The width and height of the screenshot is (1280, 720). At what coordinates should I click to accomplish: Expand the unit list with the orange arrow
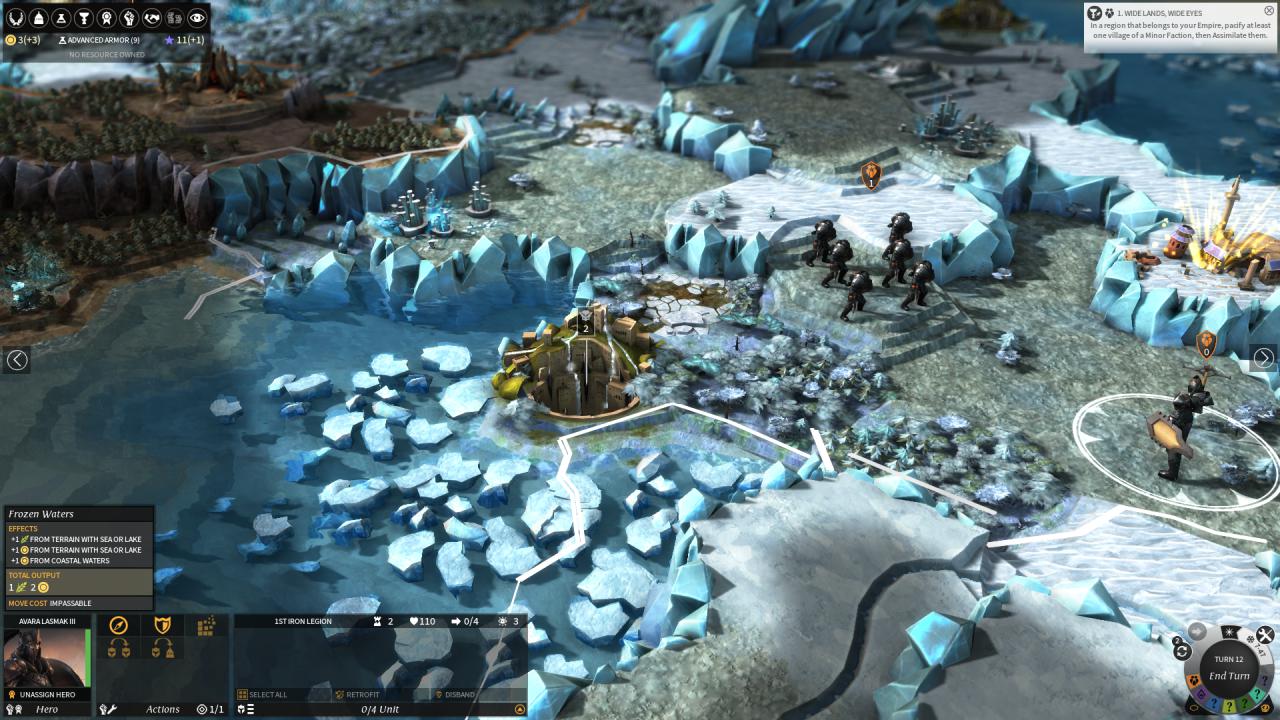519,707
